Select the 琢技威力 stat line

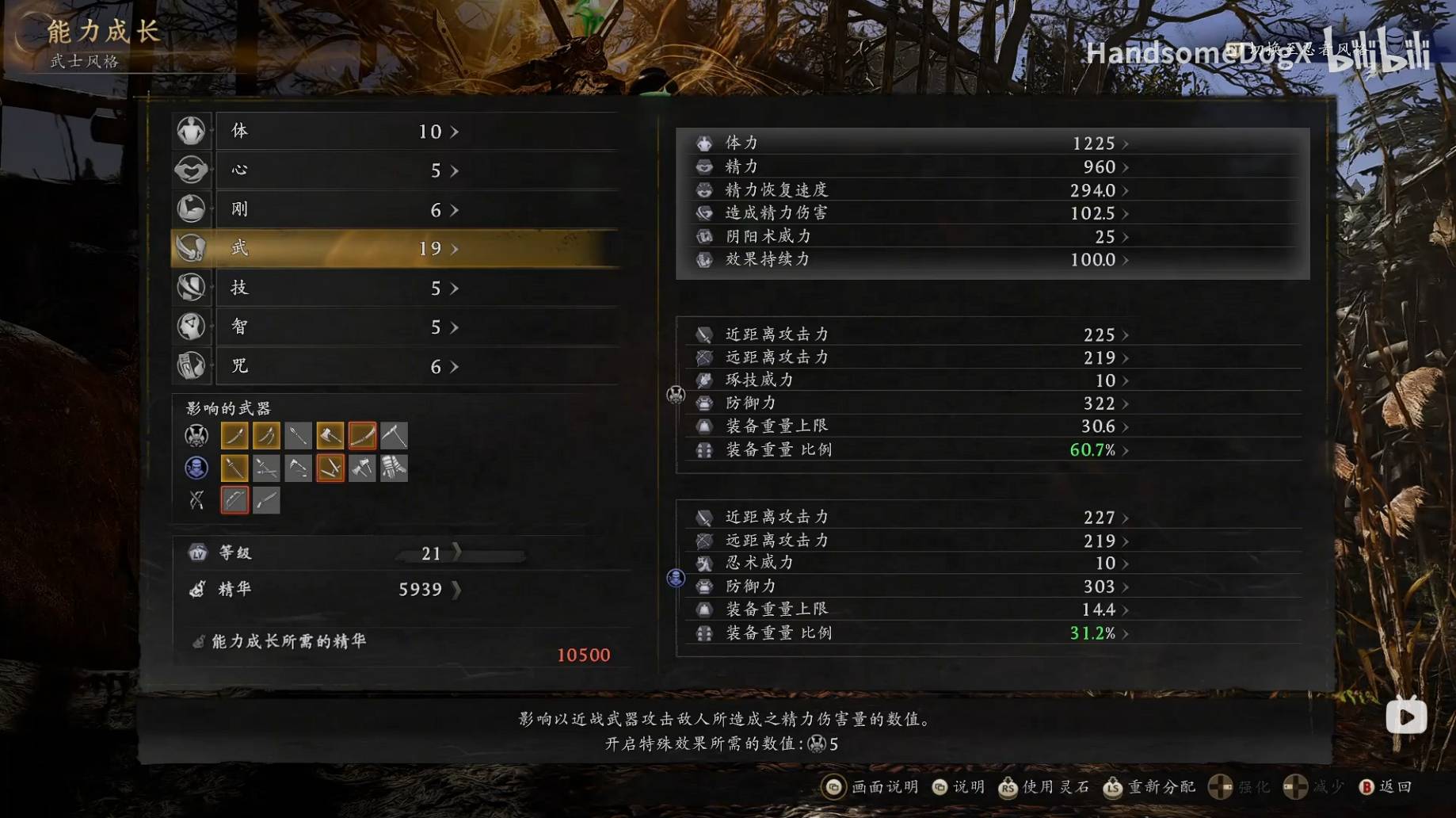point(911,380)
